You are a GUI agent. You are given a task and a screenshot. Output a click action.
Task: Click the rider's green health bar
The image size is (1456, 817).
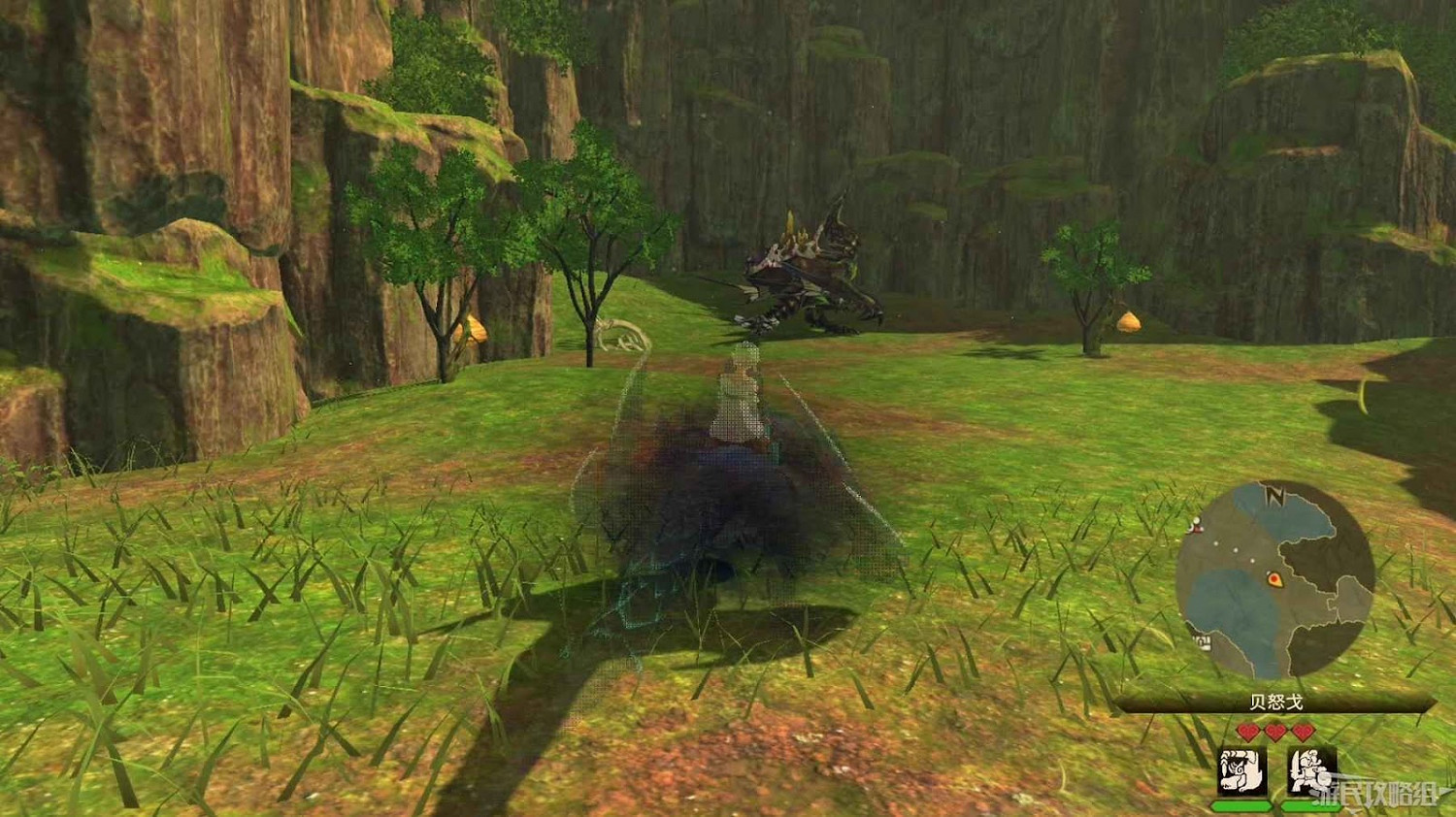(x=1309, y=805)
